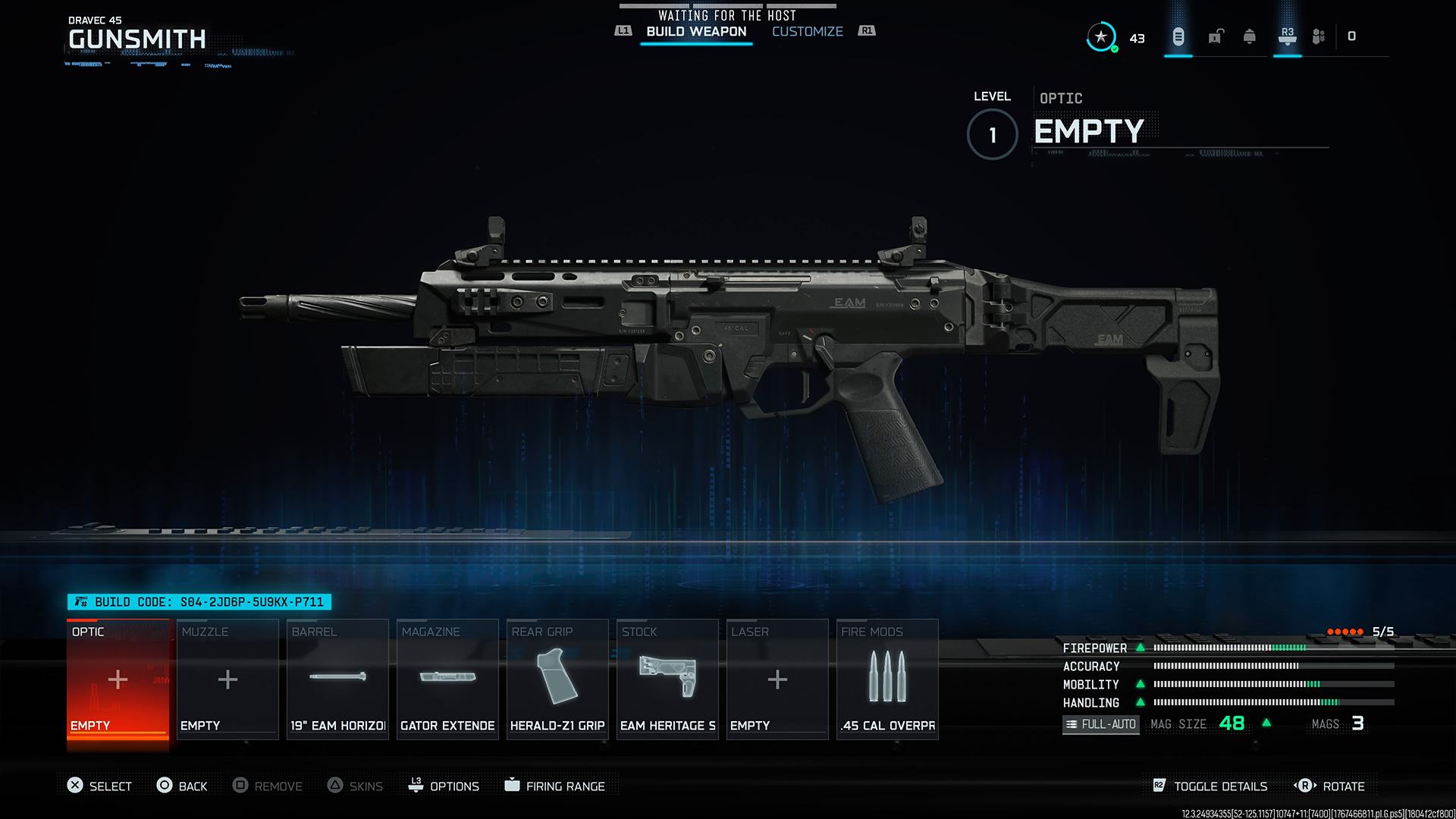Click the unlocked padlock icon near top right

click(x=1215, y=36)
